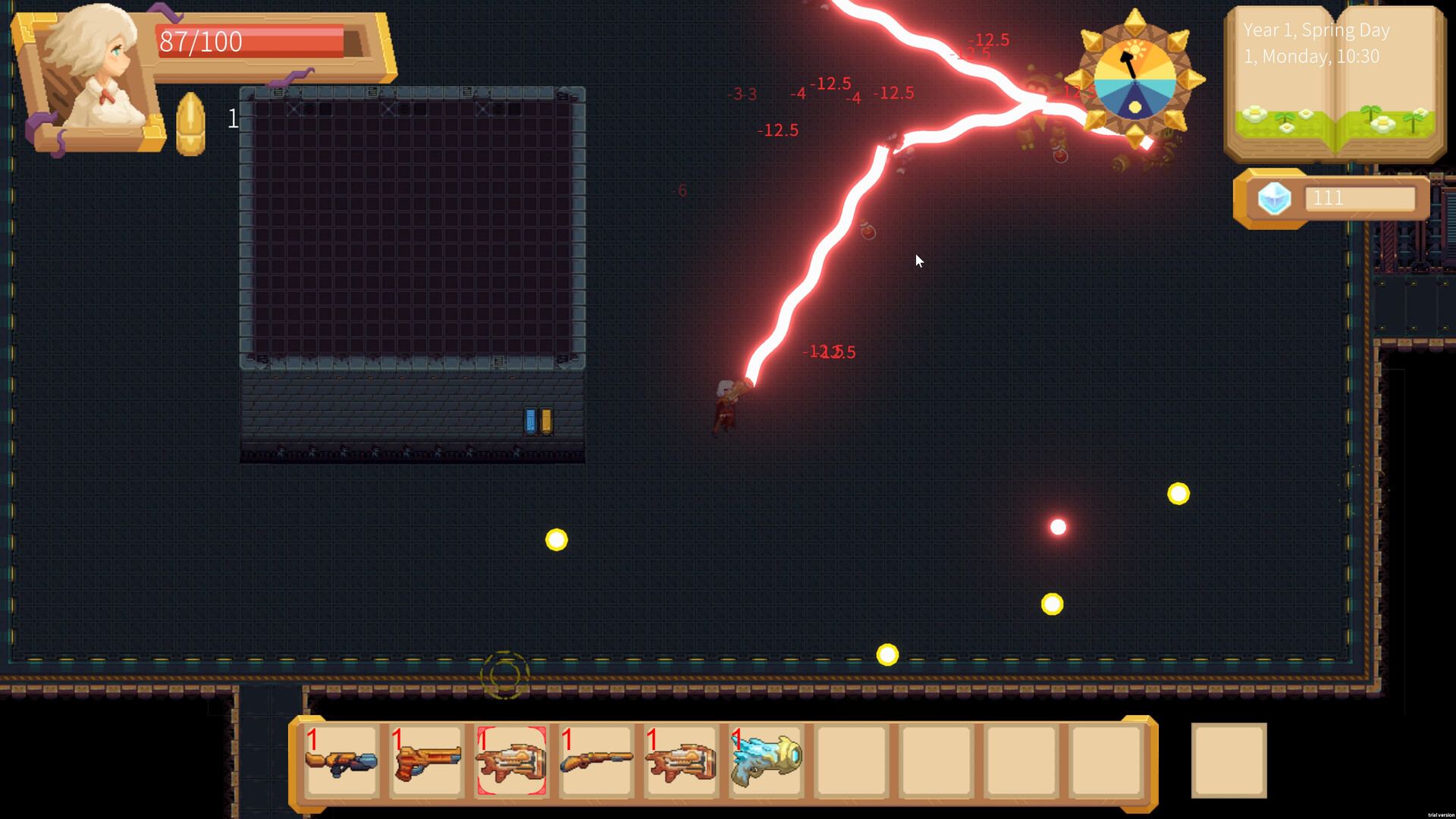Click the blue and yellow potion bottles in the room
Image resolution: width=1456 pixels, height=819 pixels.
pyautogui.click(x=537, y=420)
